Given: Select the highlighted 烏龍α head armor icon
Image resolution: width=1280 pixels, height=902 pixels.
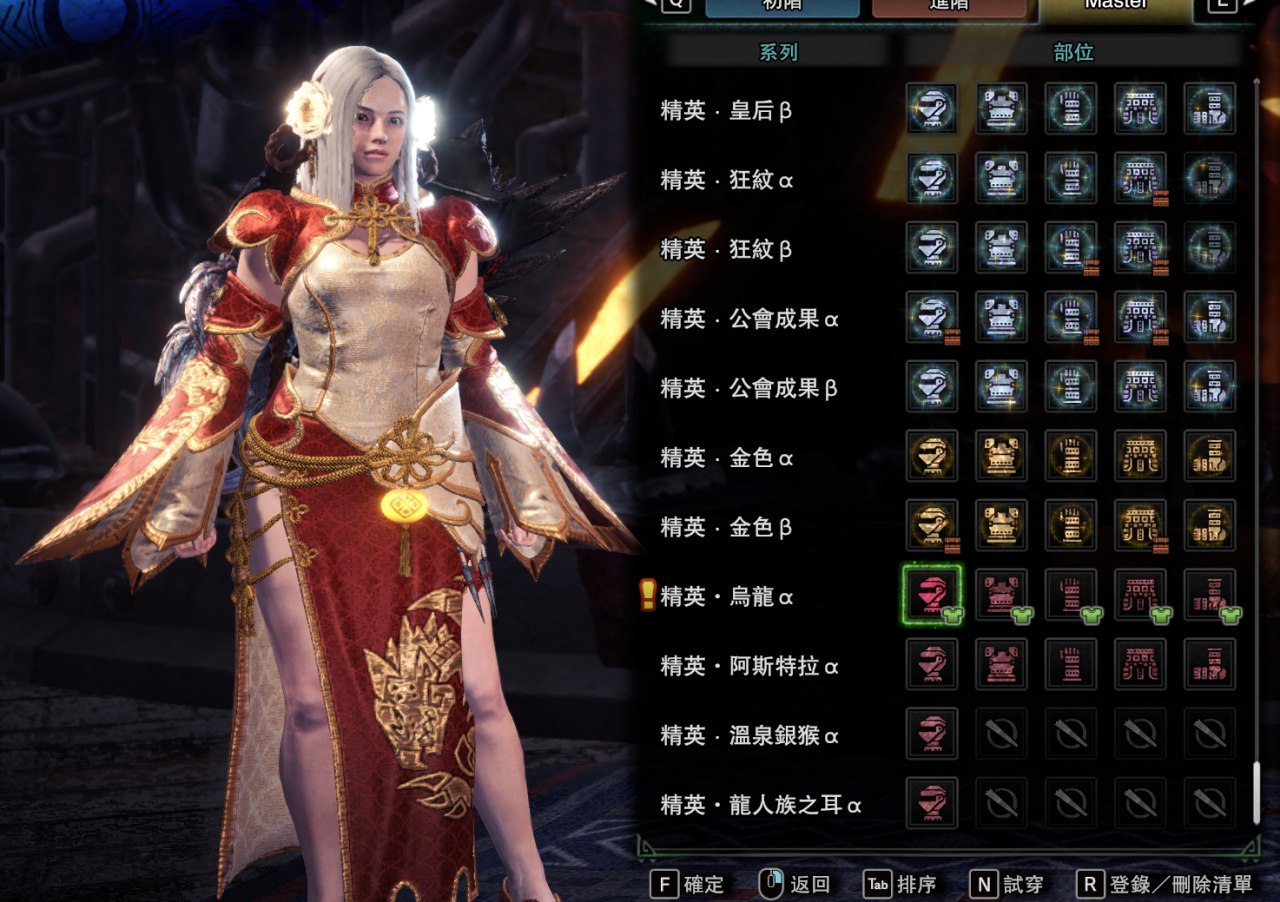Looking at the screenshot, I should pyautogui.click(x=931, y=596).
